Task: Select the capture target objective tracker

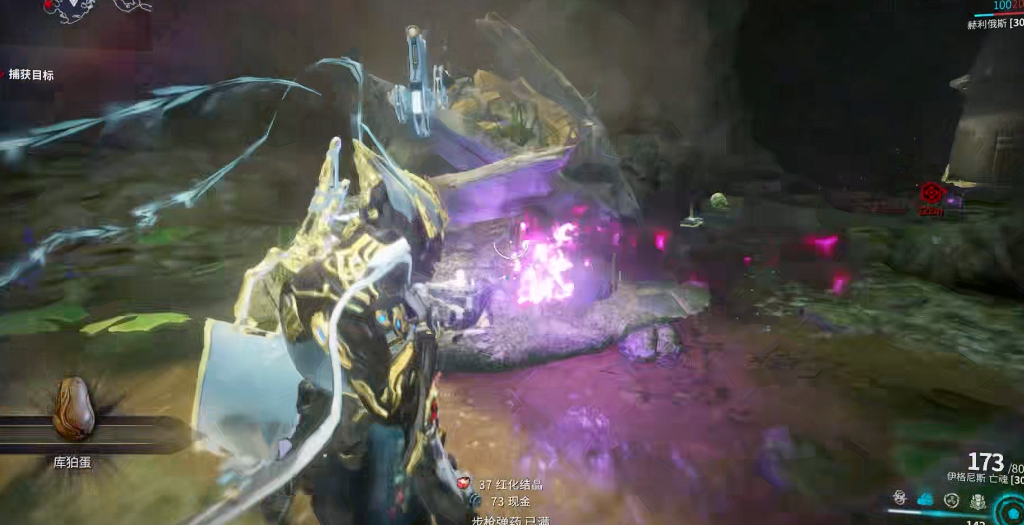Action: tap(31, 75)
